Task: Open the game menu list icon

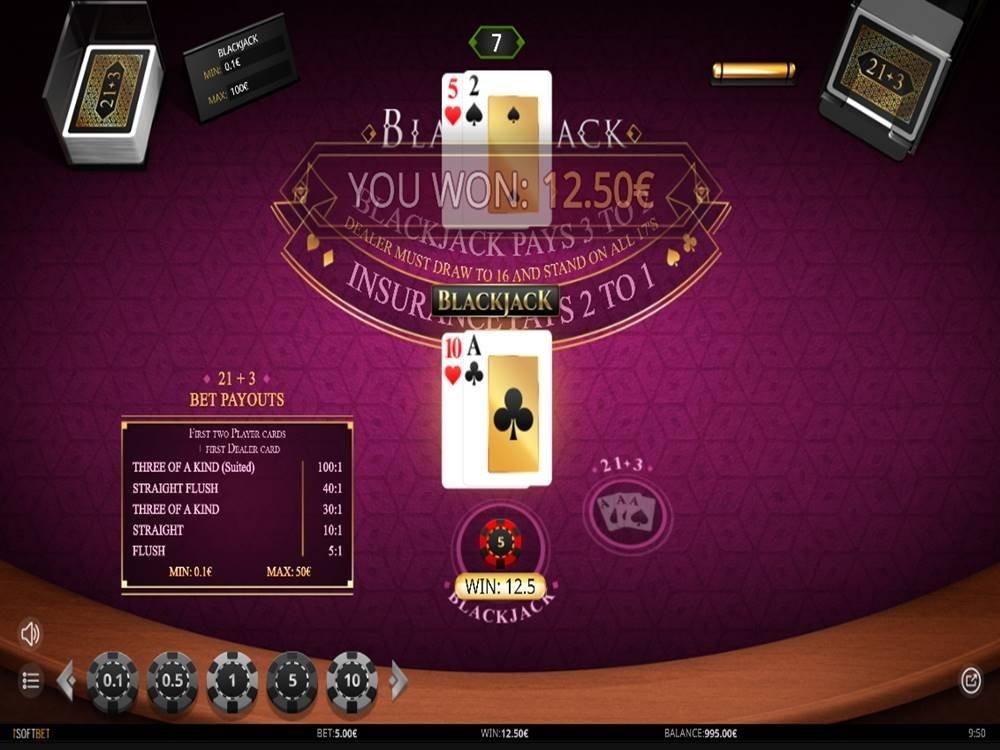Action: (30, 681)
